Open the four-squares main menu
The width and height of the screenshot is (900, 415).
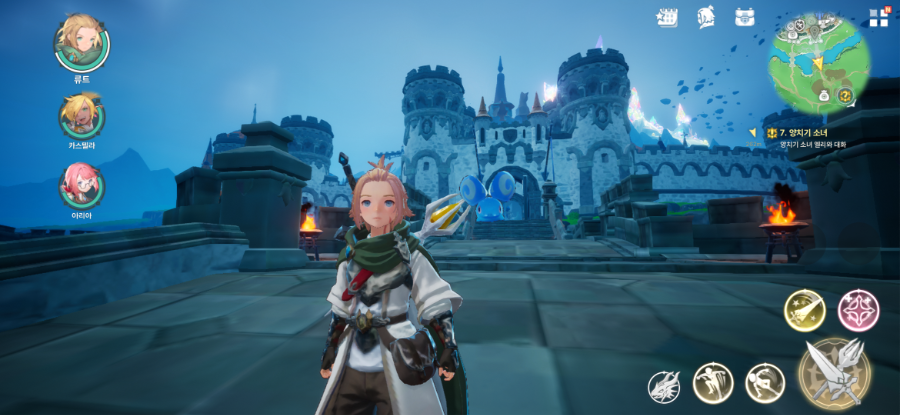click(x=878, y=17)
